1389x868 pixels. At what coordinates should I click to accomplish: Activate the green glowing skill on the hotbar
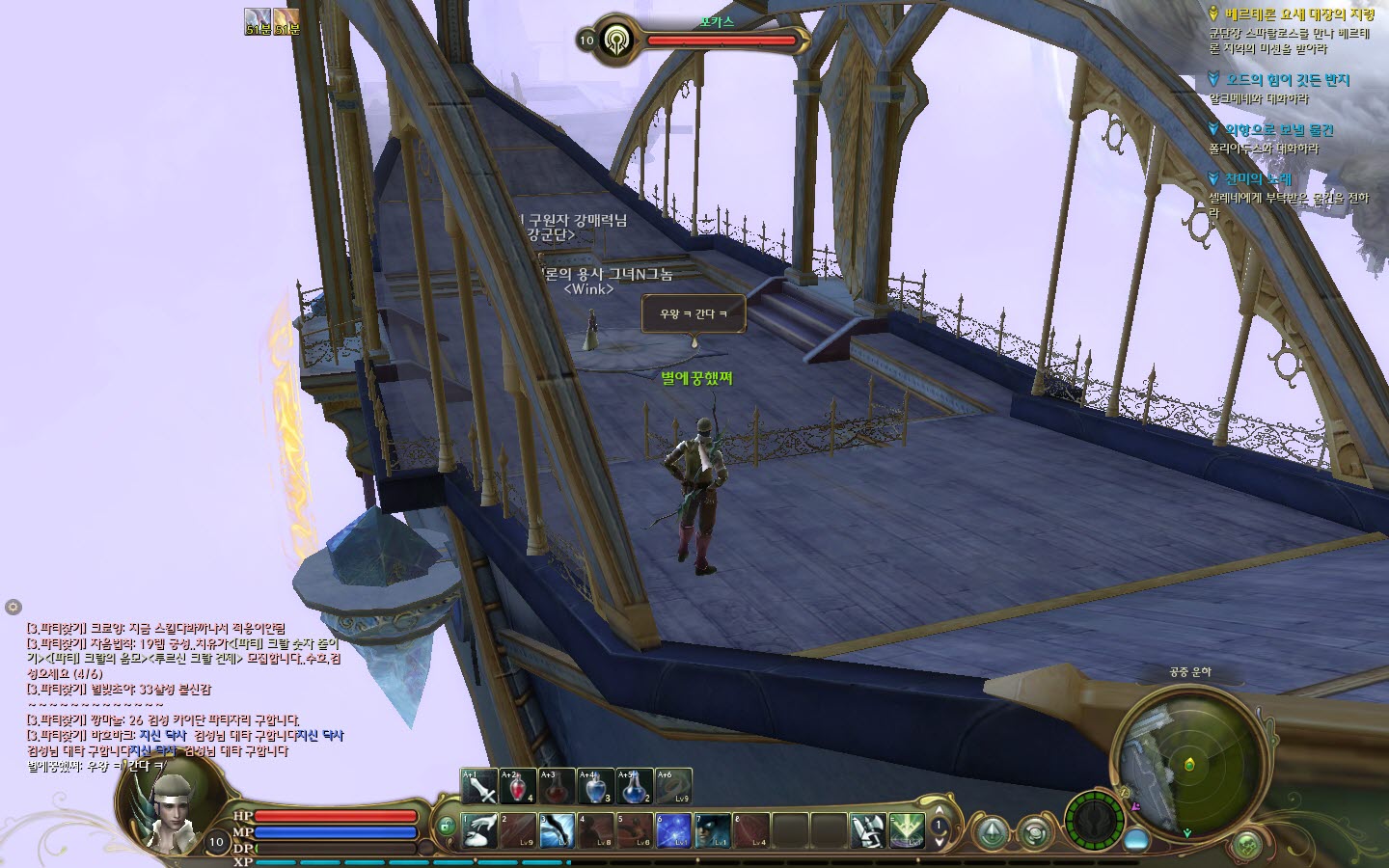(906, 830)
